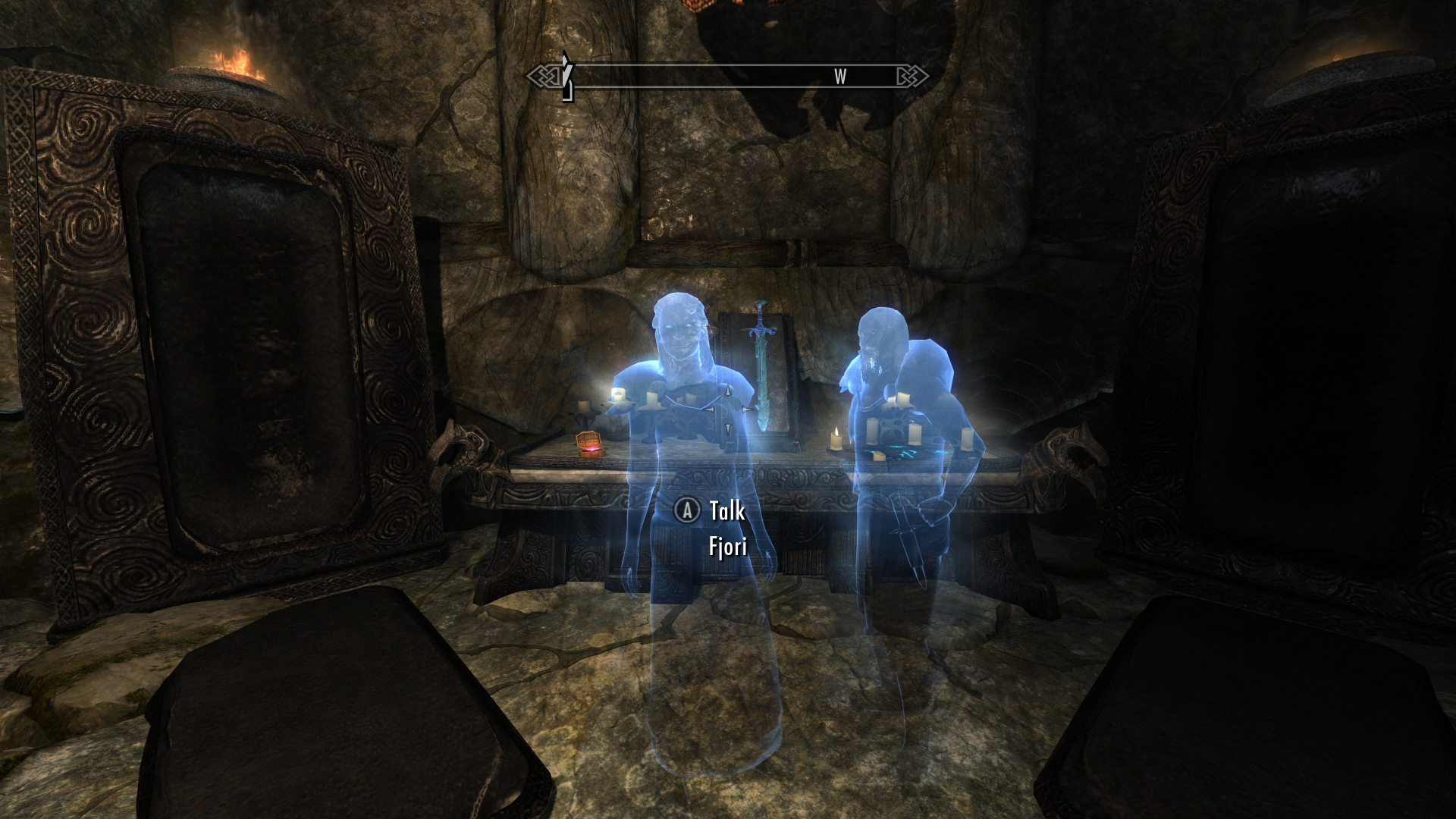Select the West indicator on the compass bar
1456x819 pixels.
(x=840, y=77)
